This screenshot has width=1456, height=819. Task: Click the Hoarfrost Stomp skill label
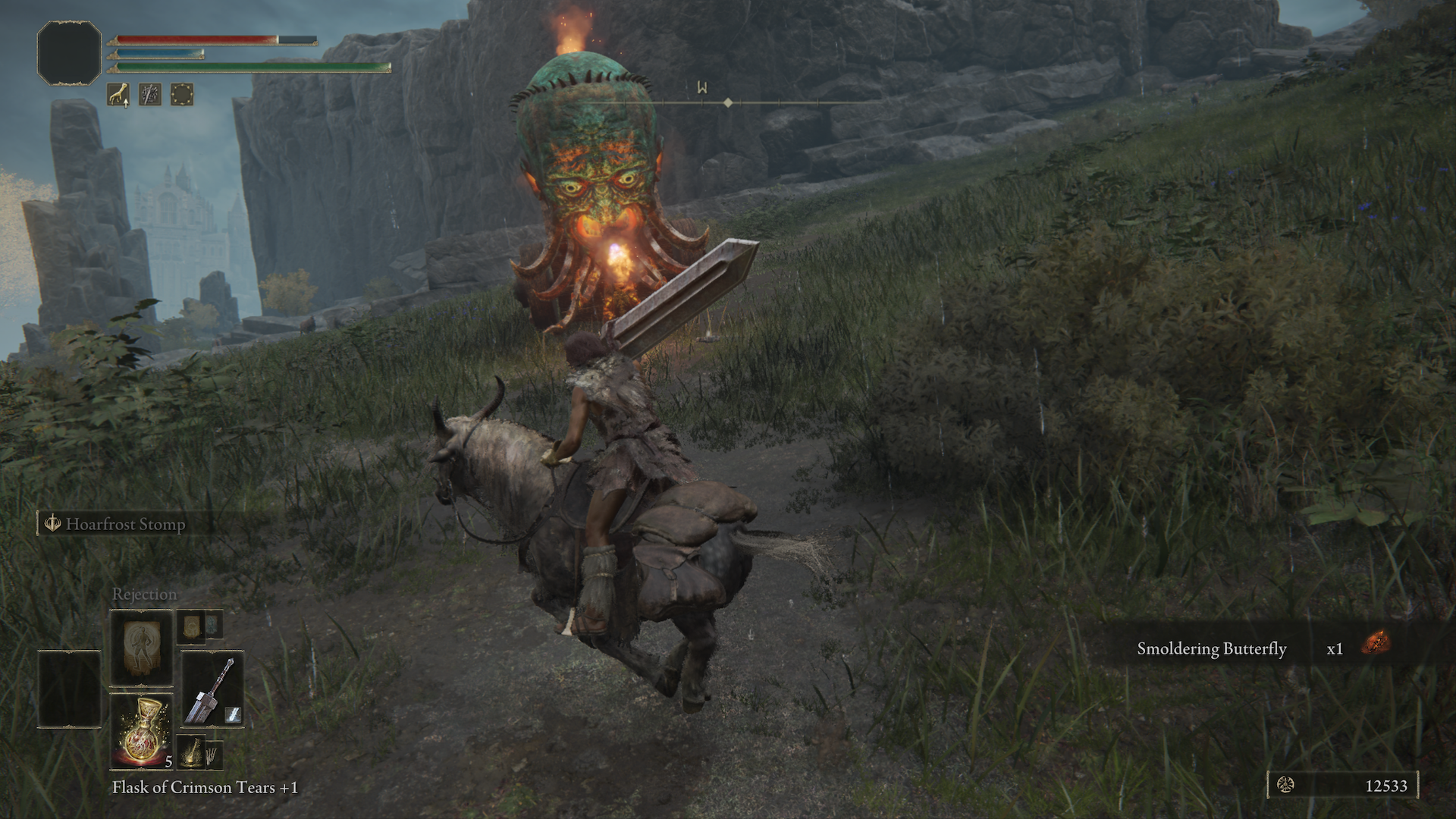click(125, 524)
